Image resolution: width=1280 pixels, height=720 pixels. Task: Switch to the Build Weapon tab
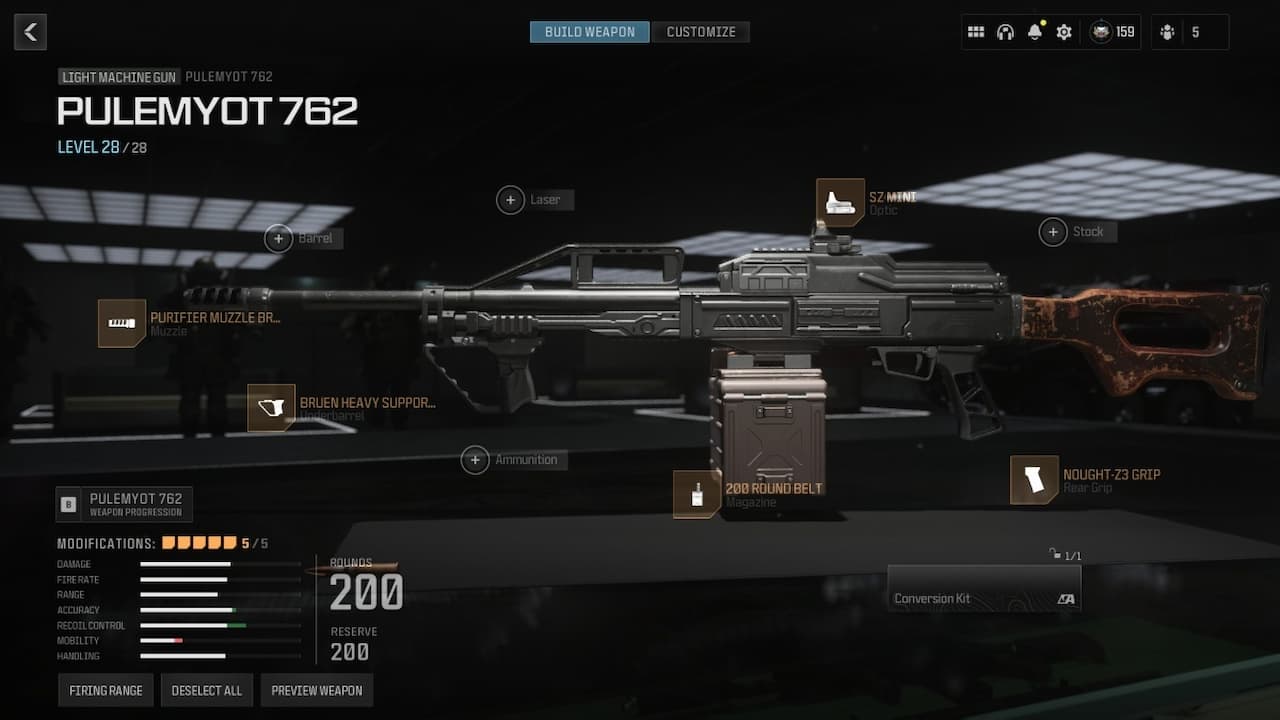(x=589, y=32)
